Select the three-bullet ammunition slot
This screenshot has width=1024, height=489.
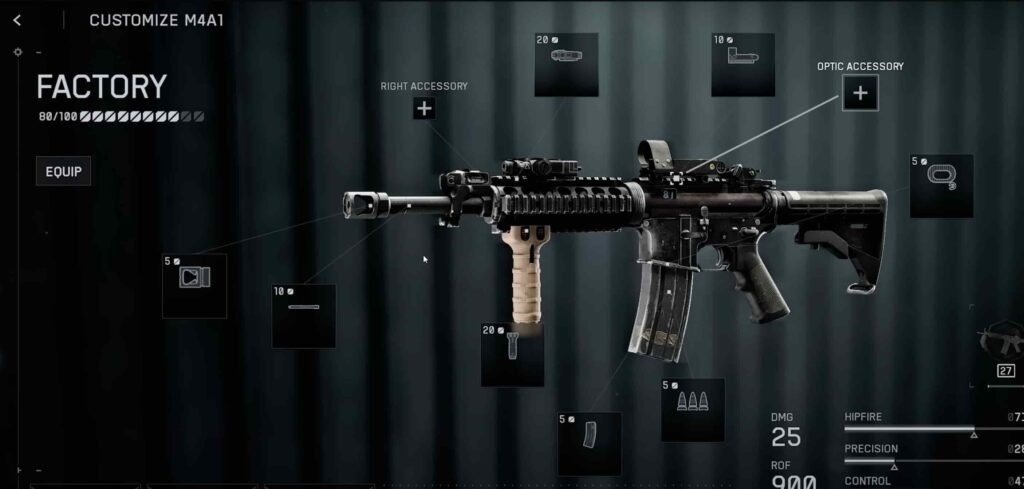click(x=692, y=409)
